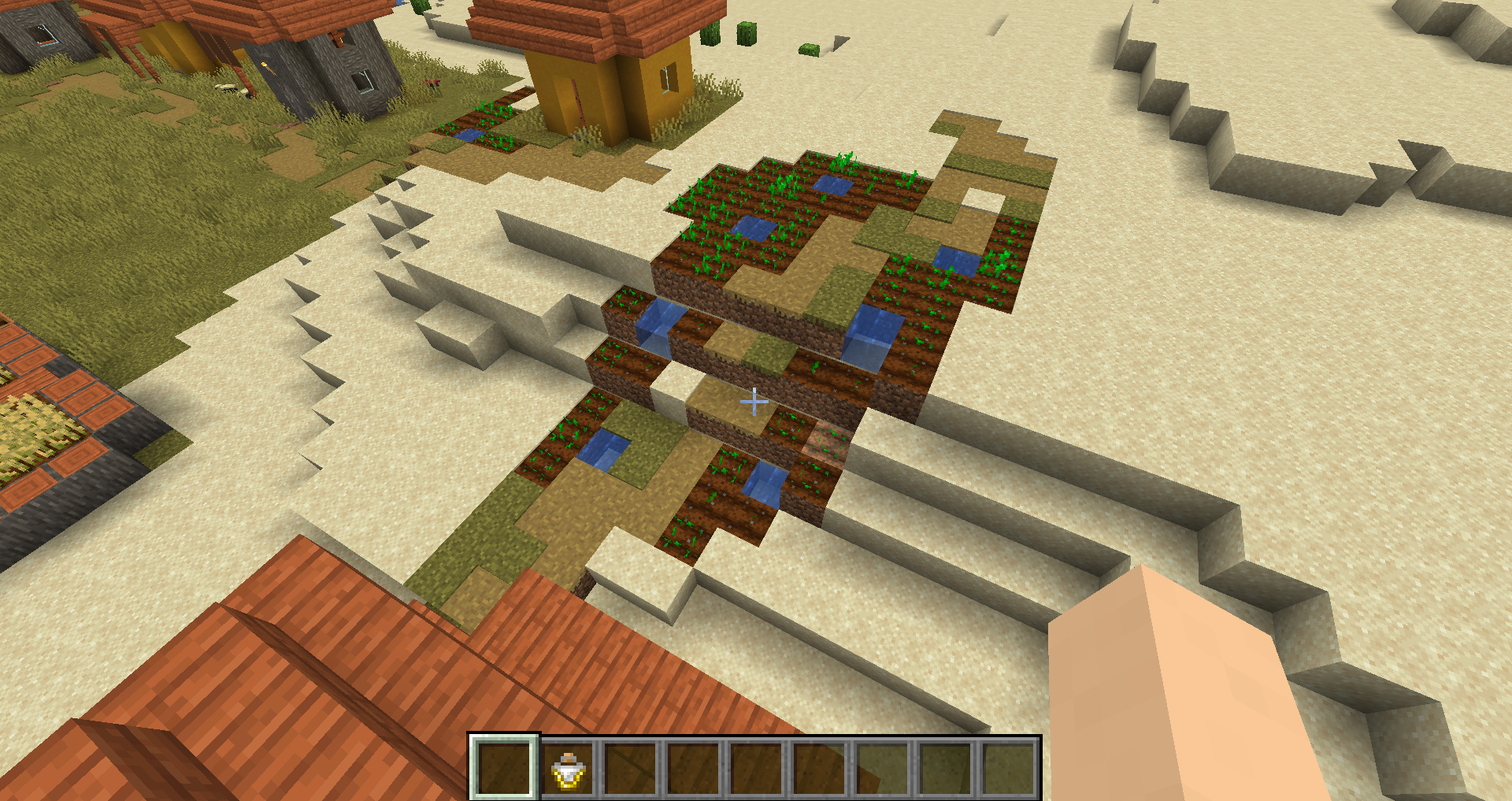
Task: Click the highlighted empty hotbar slot
Action: click(504, 769)
